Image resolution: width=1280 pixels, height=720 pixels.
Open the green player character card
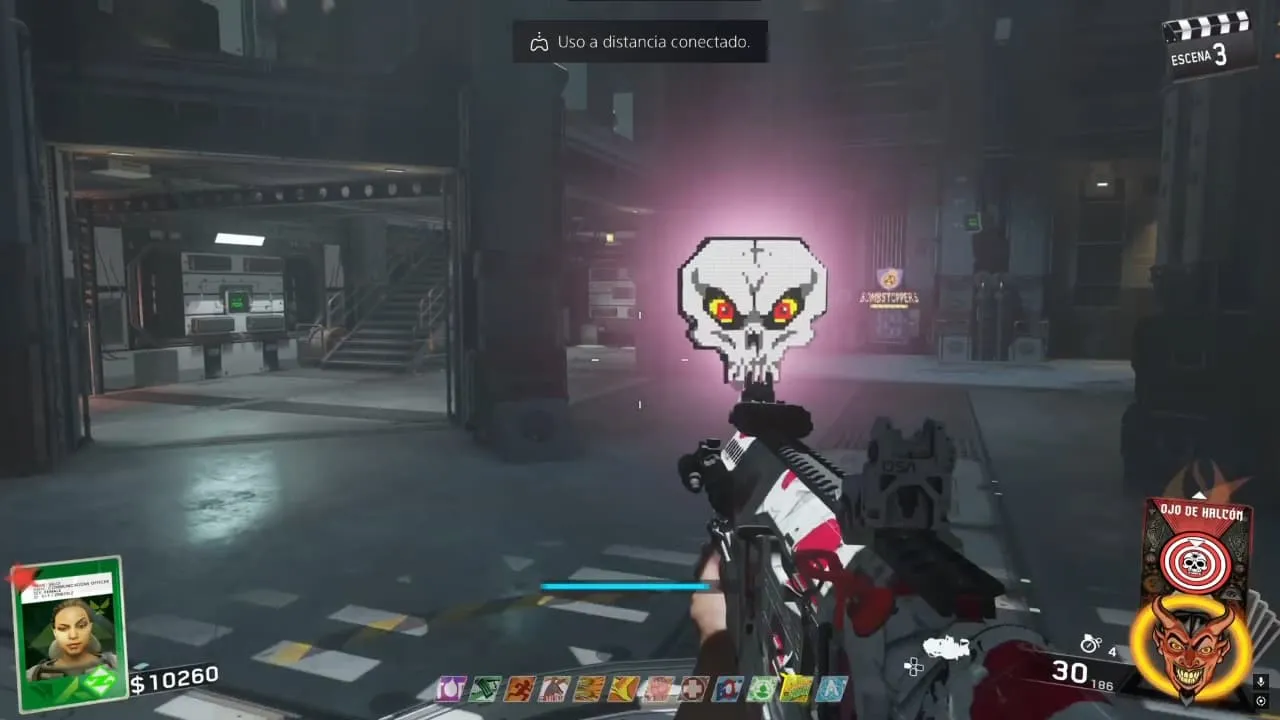pos(67,634)
